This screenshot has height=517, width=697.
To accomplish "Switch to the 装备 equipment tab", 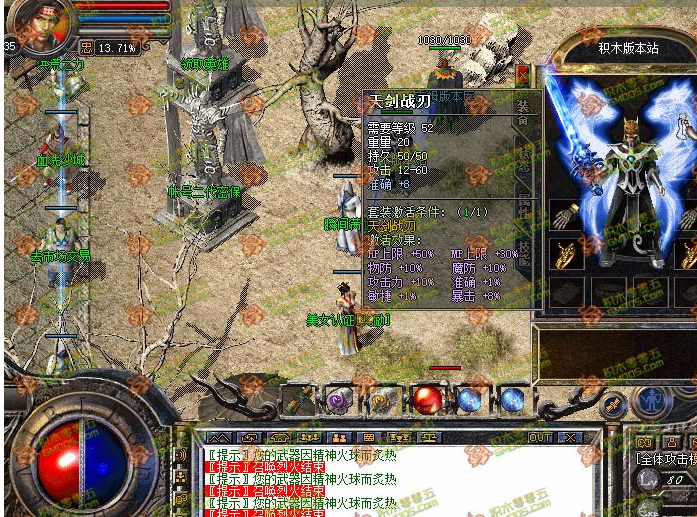I will tap(522, 115).
